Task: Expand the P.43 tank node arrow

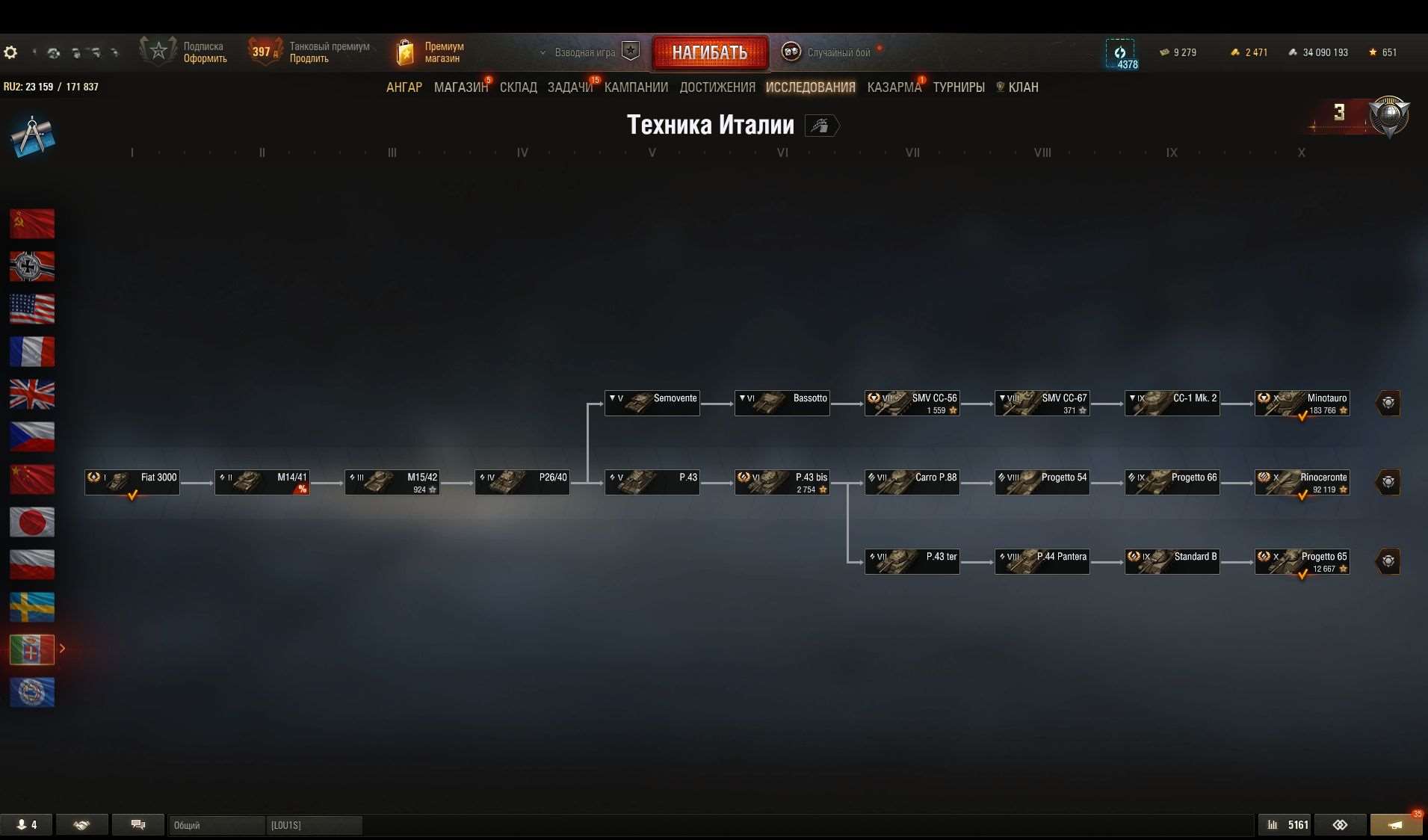Action: point(613,478)
